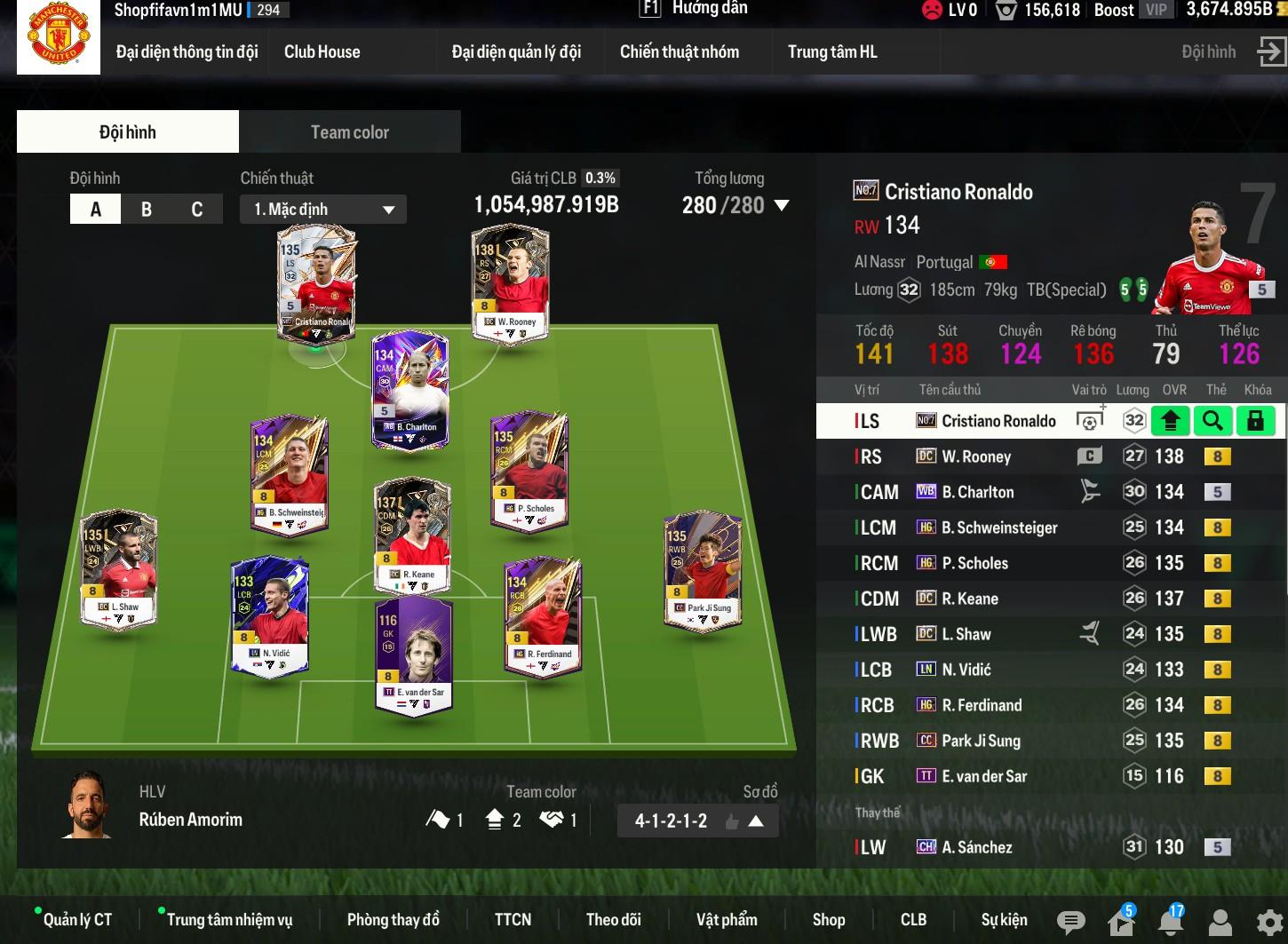Open the chat bubble icon
Screen dimensions: 1288x944
pyautogui.click(x=1070, y=923)
